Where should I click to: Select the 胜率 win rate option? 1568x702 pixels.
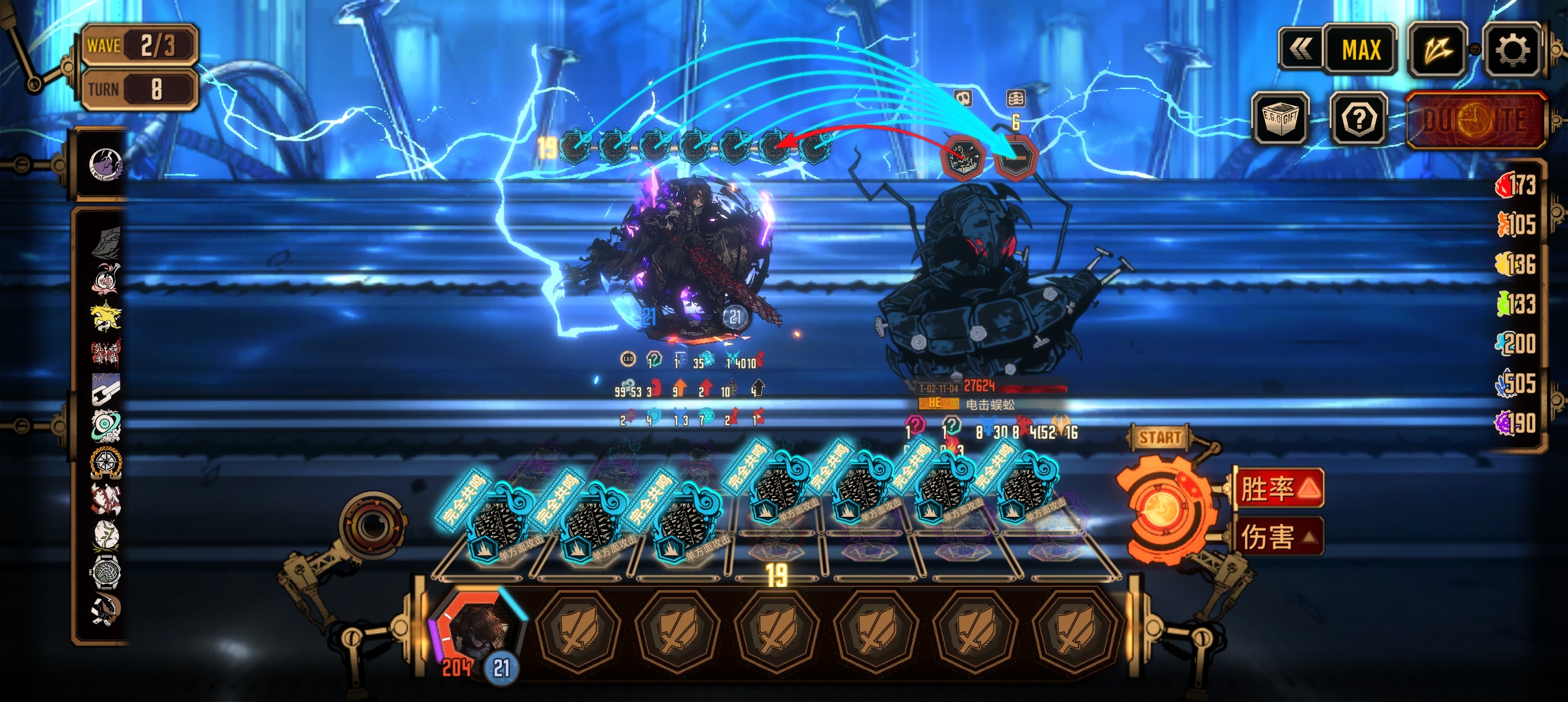pos(1279,488)
